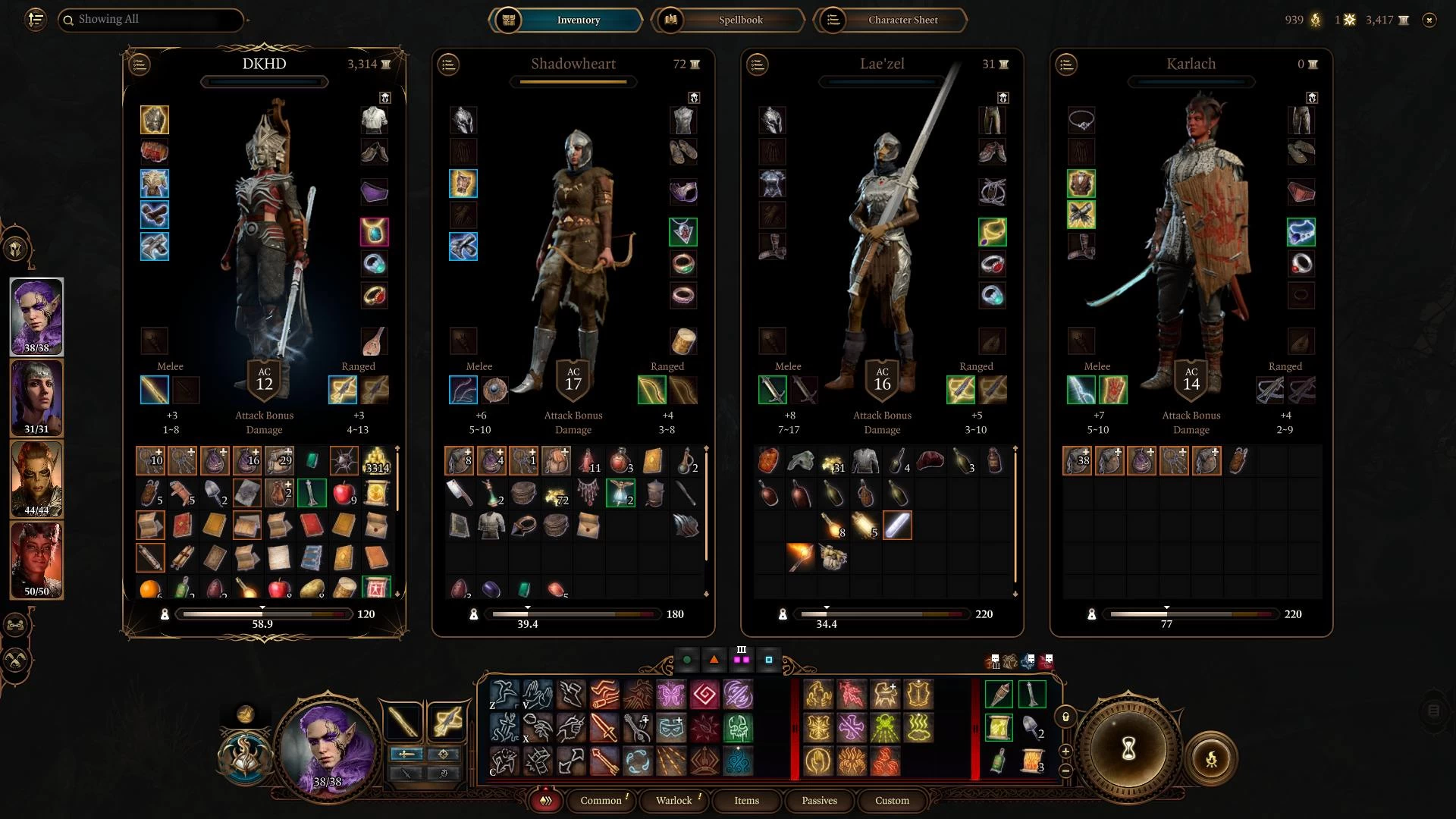
Task: Select the red apple in DKHD's bag
Action: click(344, 493)
